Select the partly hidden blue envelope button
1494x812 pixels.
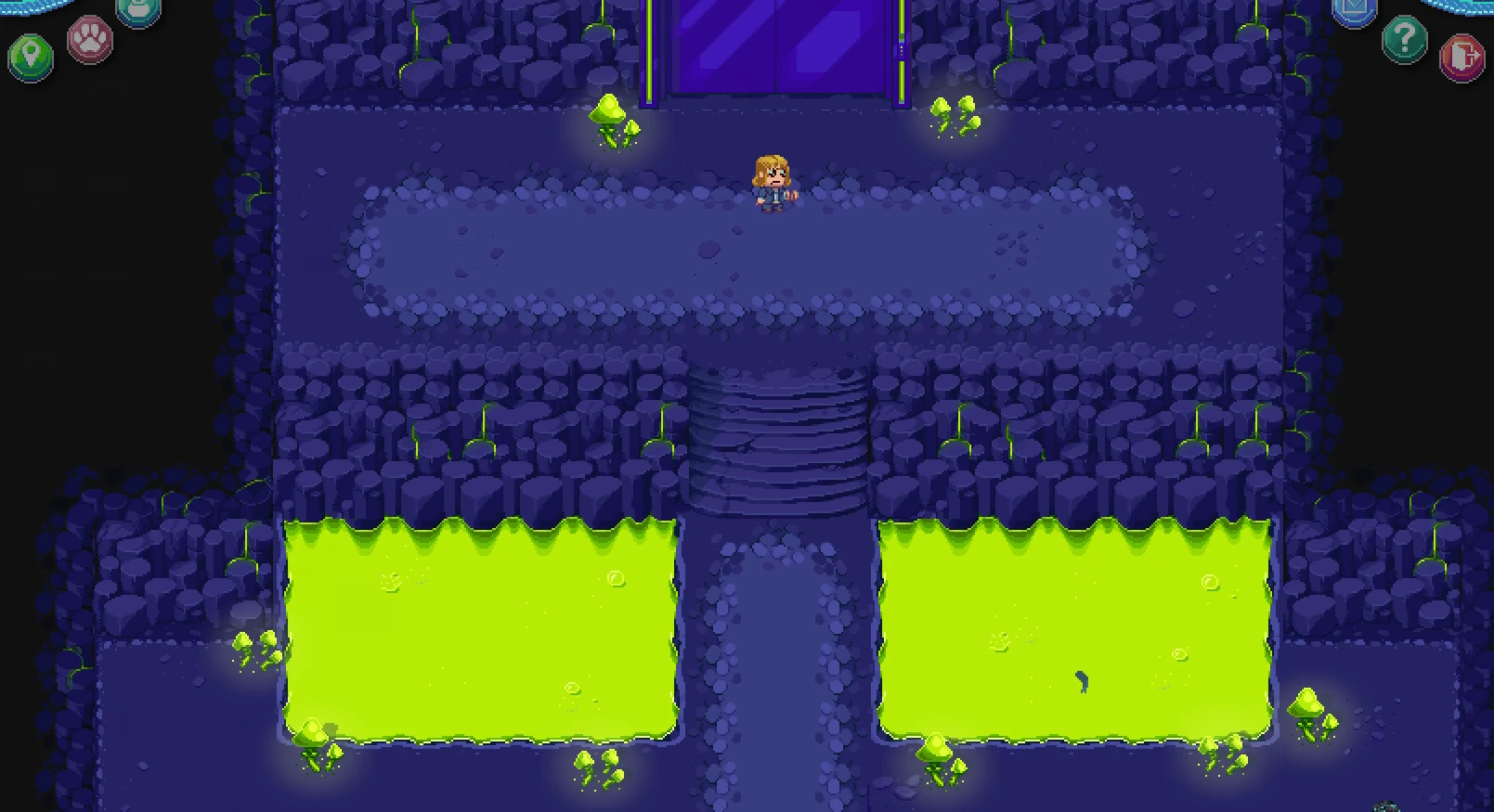[1354, 9]
